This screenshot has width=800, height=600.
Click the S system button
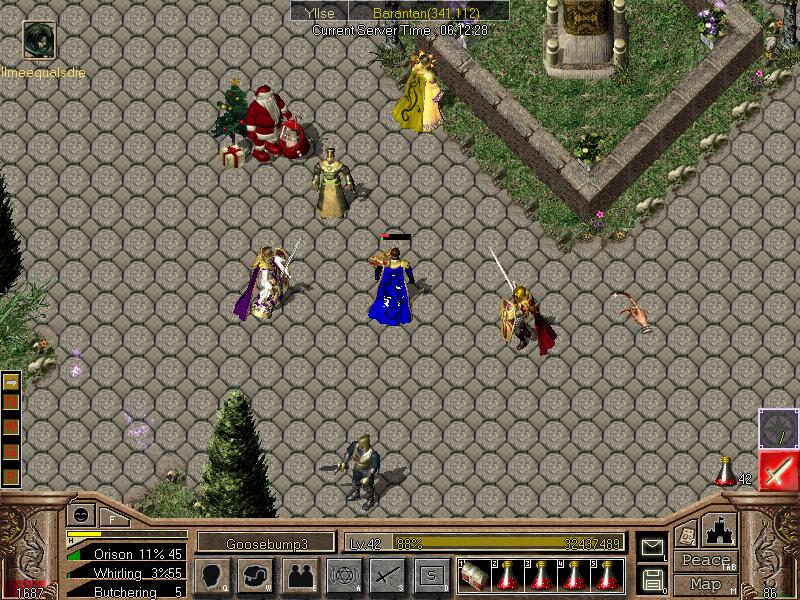pos(431,576)
